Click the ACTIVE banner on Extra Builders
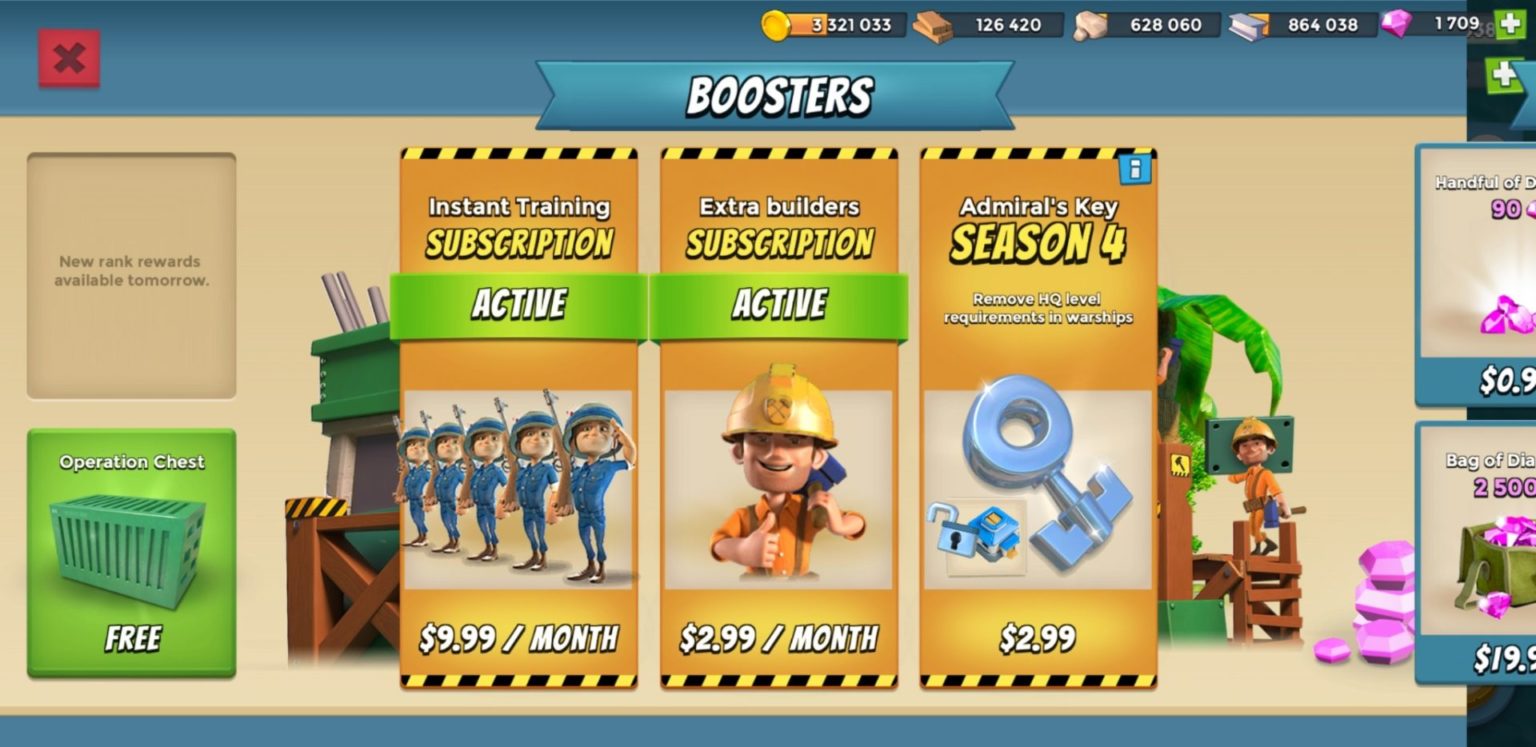Image resolution: width=1536 pixels, height=747 pixels. click(x=778, y=304)
